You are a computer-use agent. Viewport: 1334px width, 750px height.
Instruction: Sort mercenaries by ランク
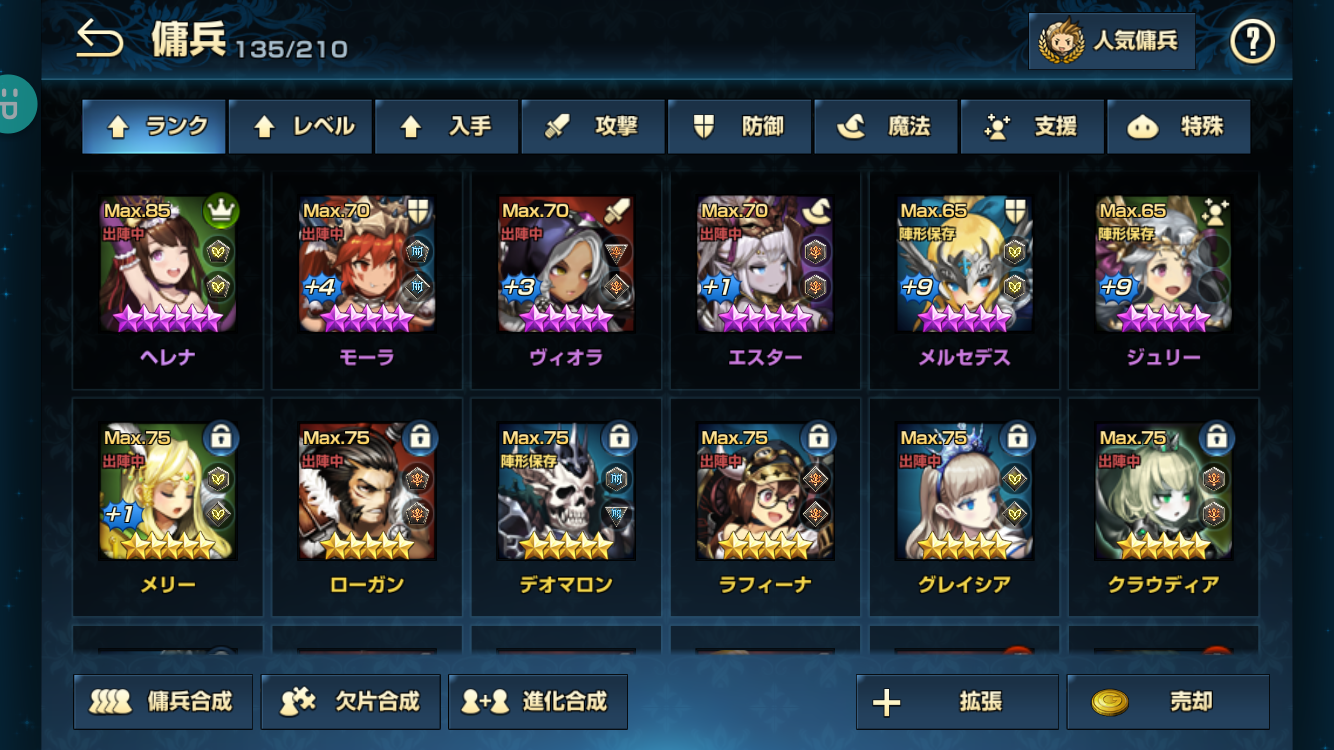coord(154,127)
